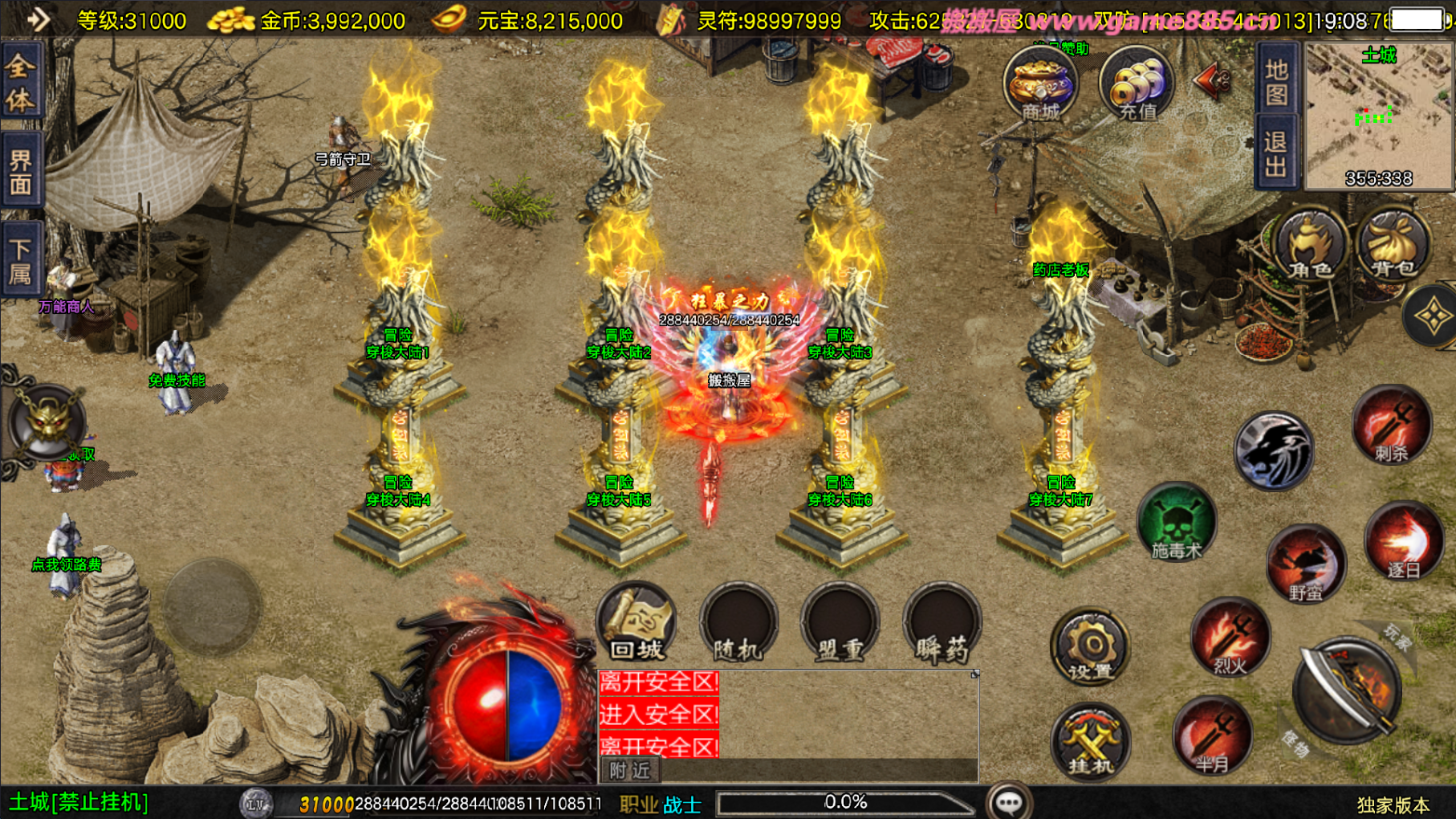The image size is (1456, 819).
Task: Open the 土城 minimap
Action: pyautogui.click(x=1379, y=117)
